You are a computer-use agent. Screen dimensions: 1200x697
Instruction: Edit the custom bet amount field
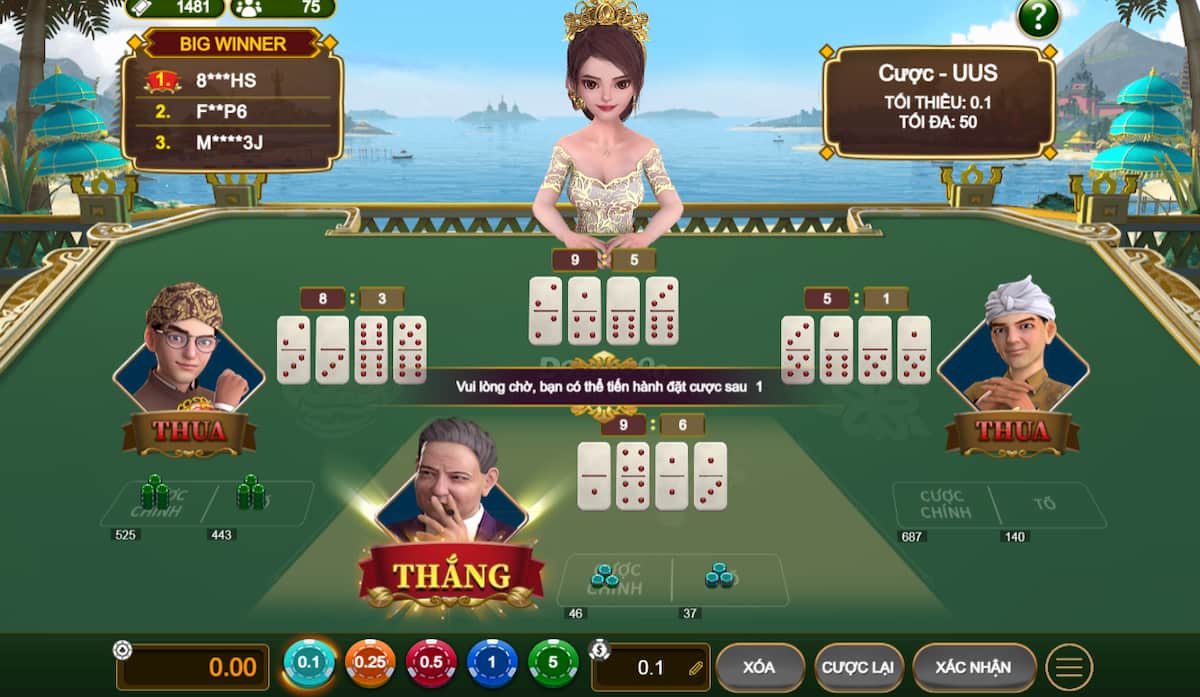(655, 667)
